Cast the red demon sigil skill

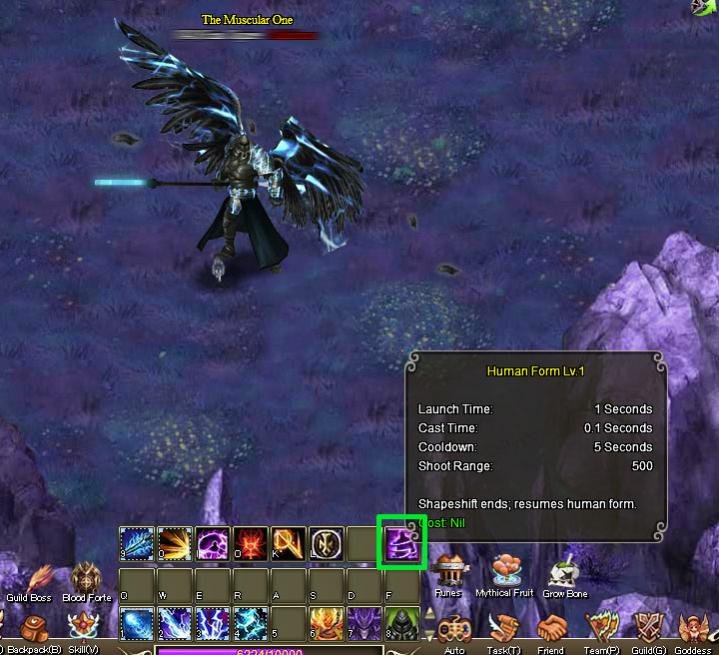click(250, 543)
